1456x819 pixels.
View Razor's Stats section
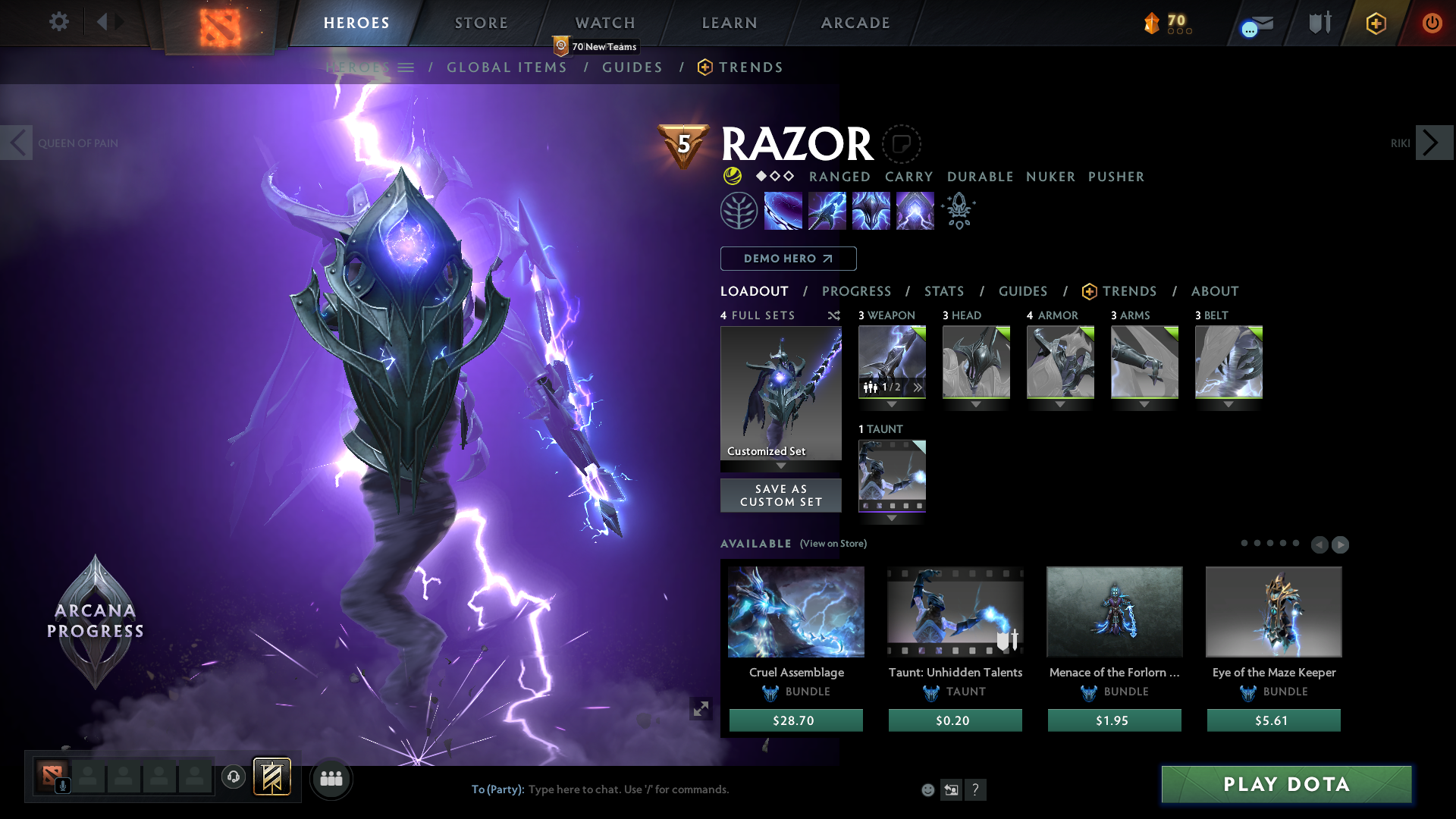(943, 291)
